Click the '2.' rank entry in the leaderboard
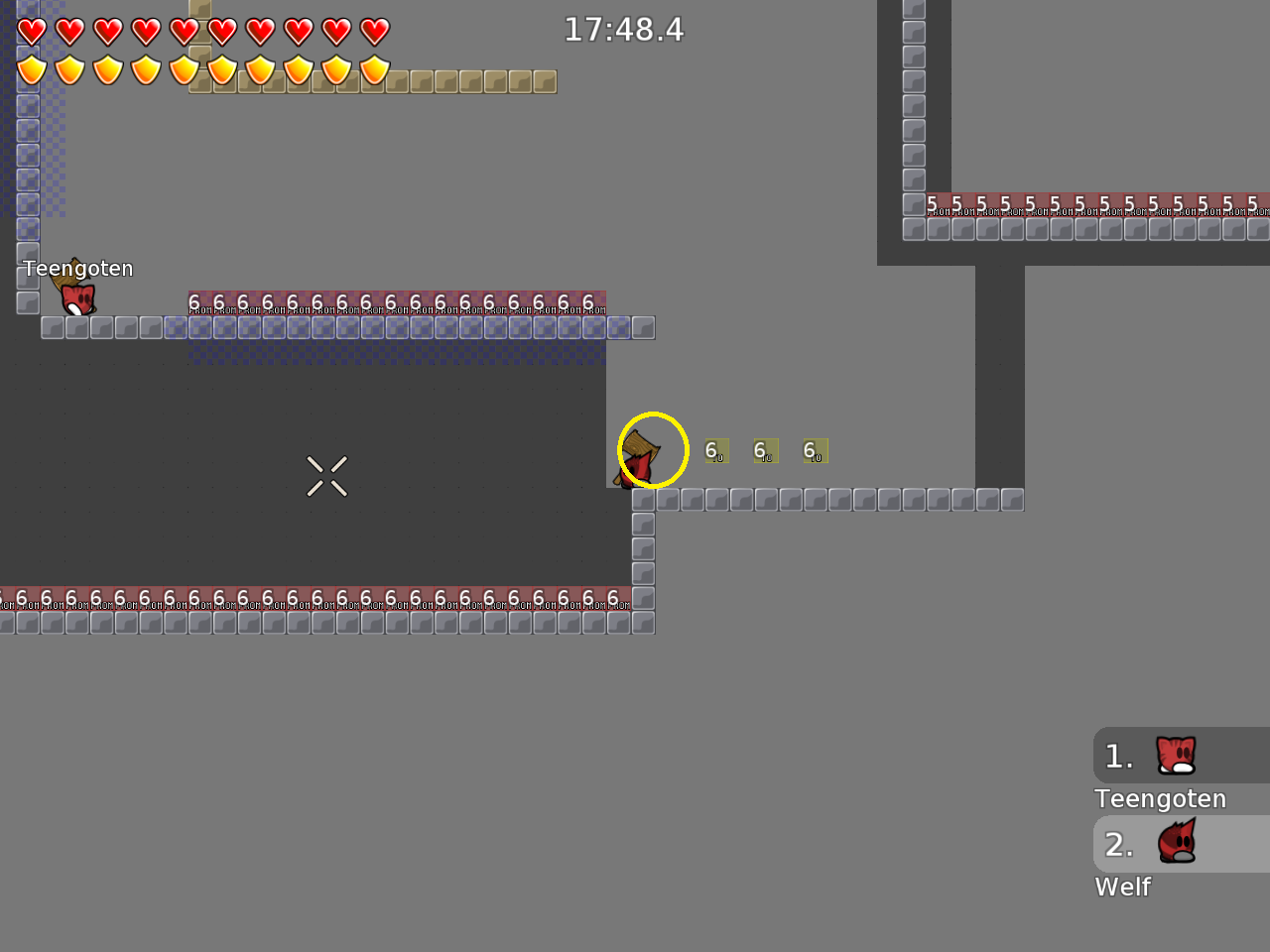This screenshot has height=952, width=1270. (x=1118, y=845)
